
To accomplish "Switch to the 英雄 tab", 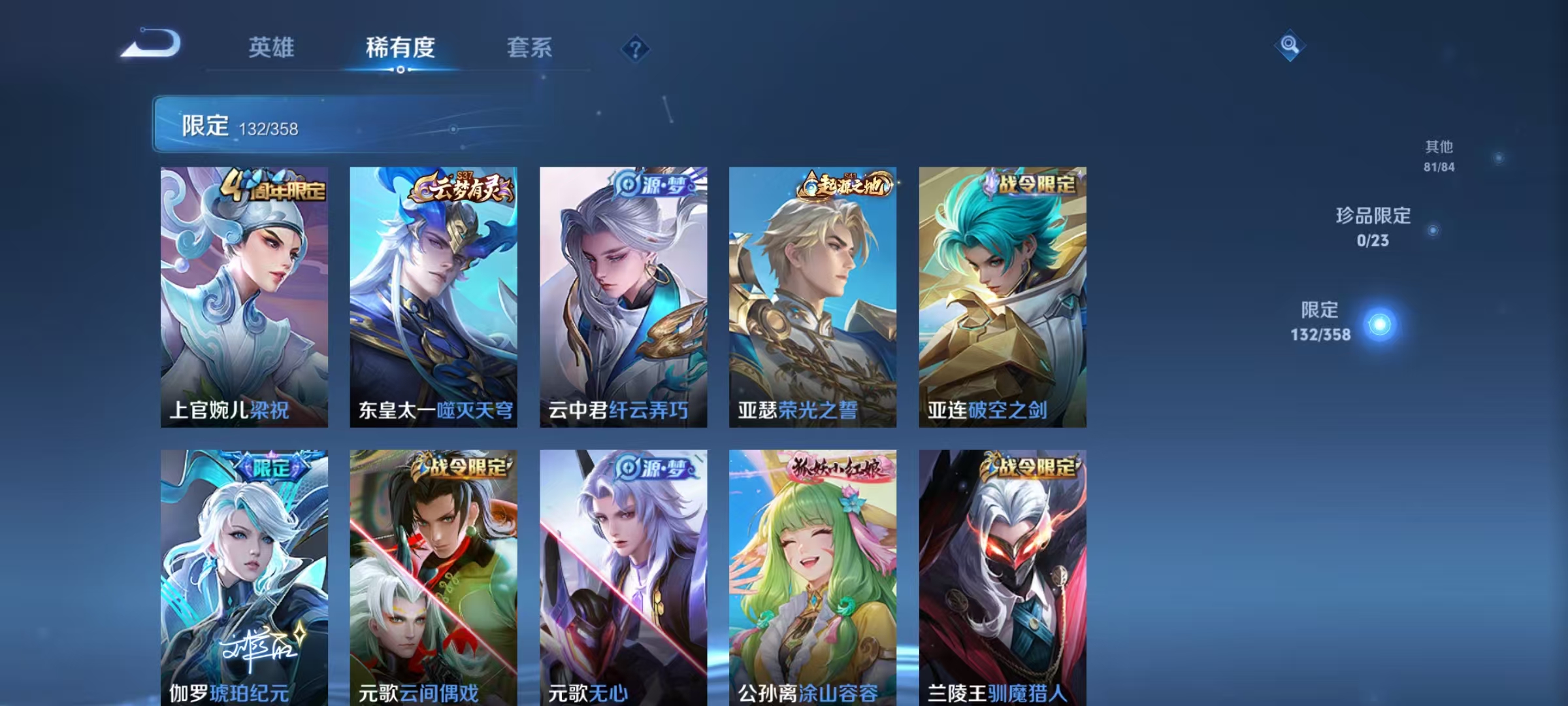I will pos(272,48).
